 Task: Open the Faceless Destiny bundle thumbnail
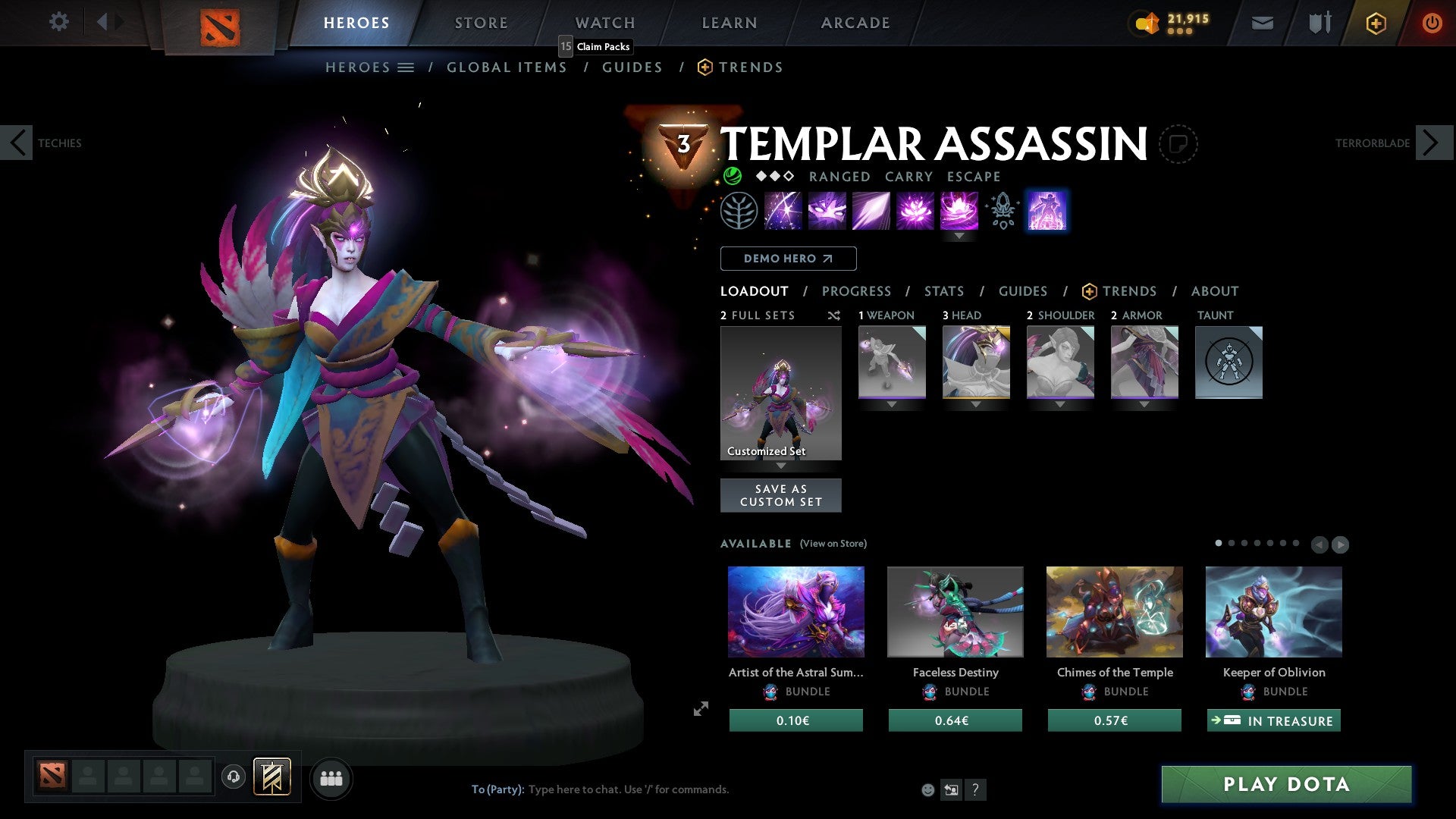[x=955, y=612]
